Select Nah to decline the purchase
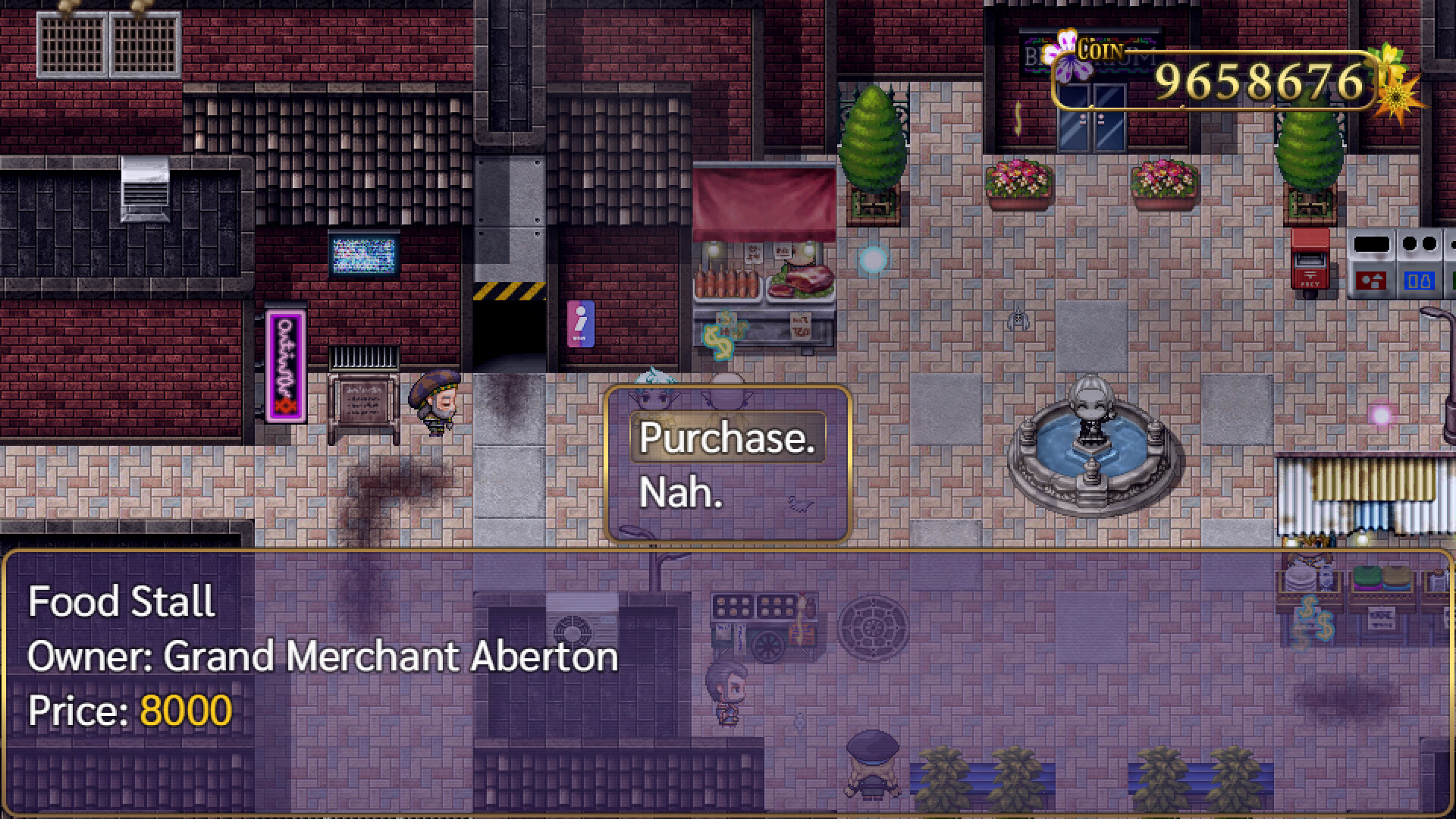 click(680, 493)
